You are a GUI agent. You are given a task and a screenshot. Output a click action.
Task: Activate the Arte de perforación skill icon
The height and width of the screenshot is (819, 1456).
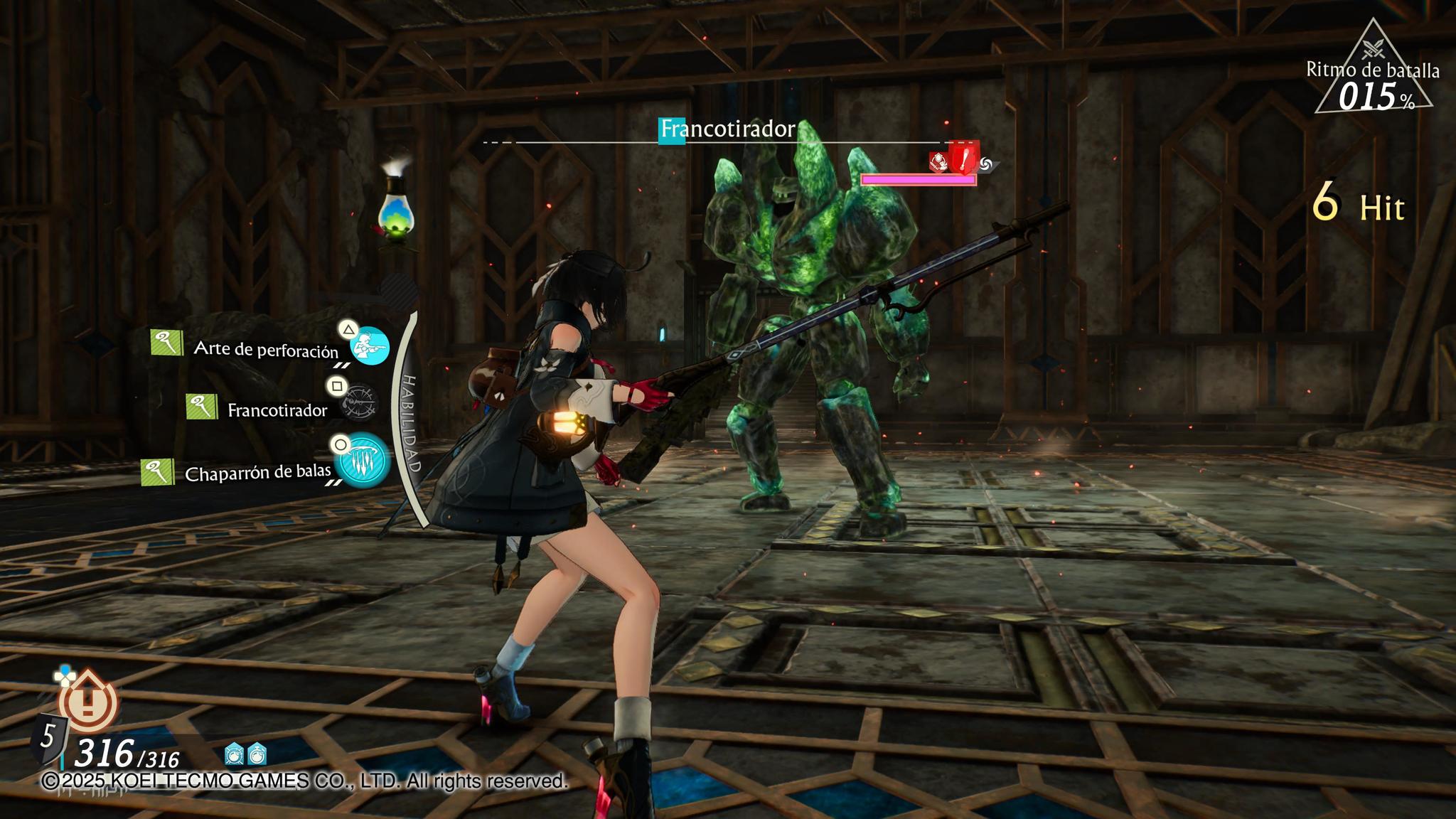click(x=370, y=346)
